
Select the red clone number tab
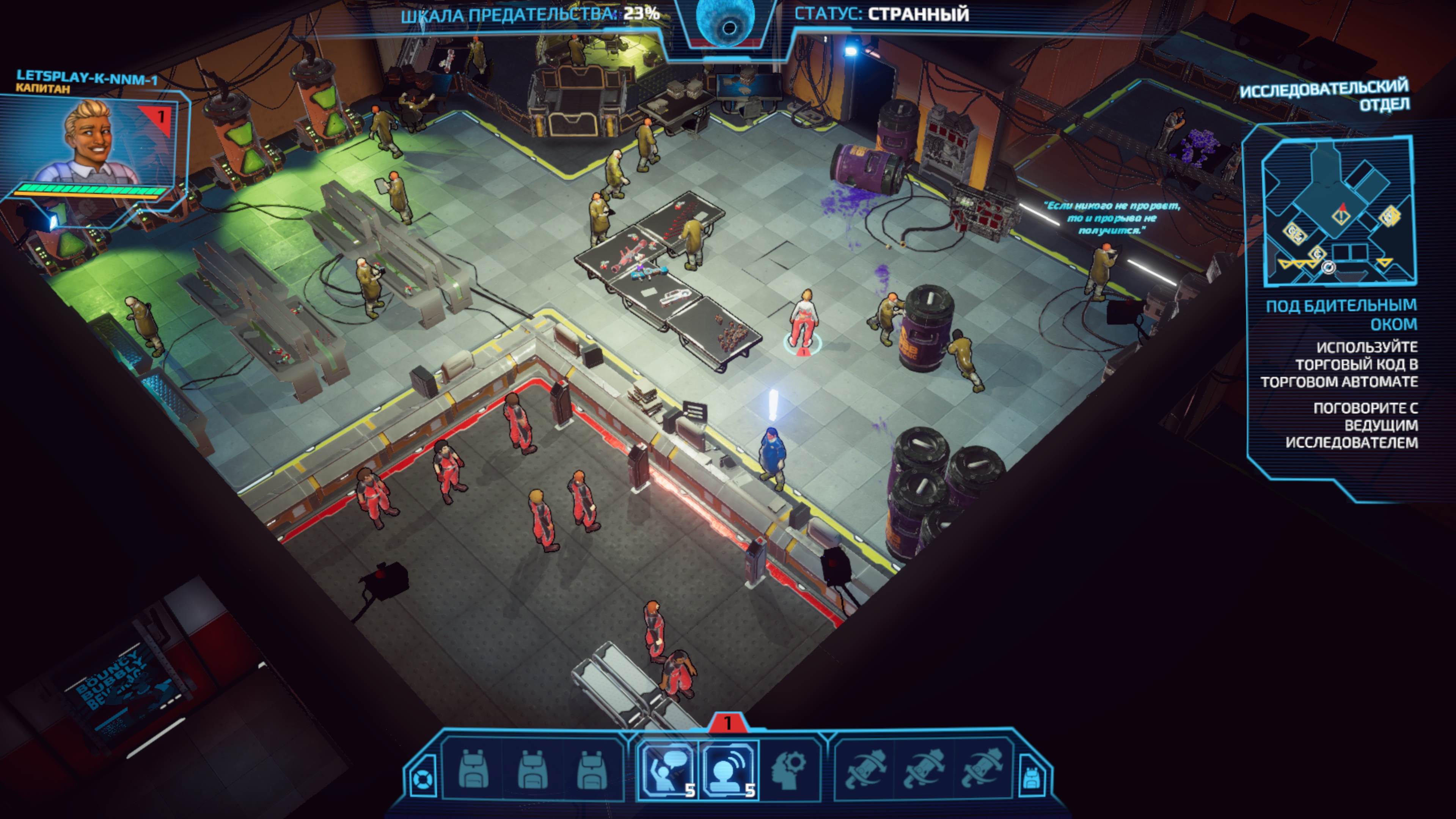[x=727, y=723]
